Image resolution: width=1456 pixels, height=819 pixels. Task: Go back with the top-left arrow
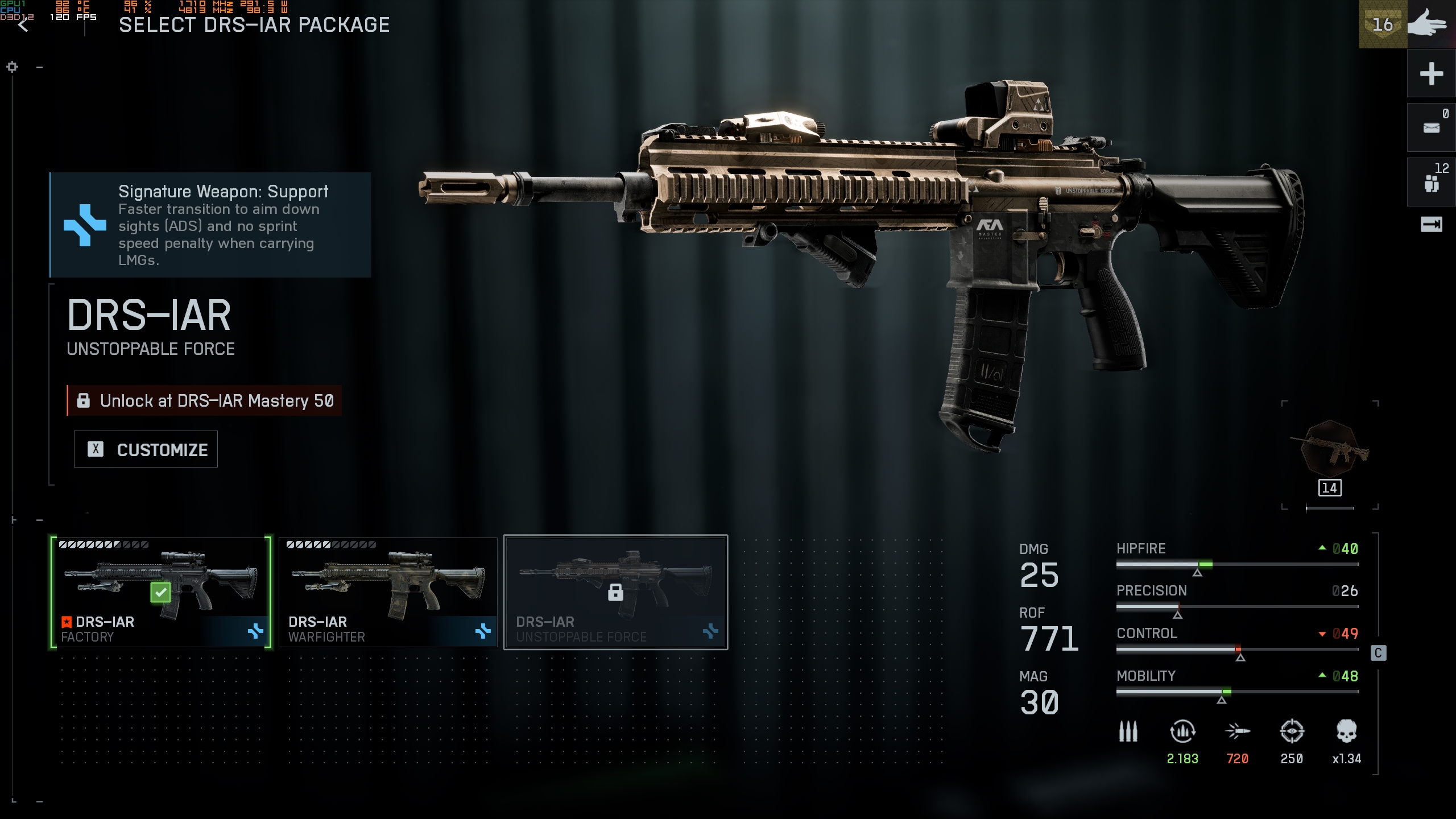pos(23,25)
